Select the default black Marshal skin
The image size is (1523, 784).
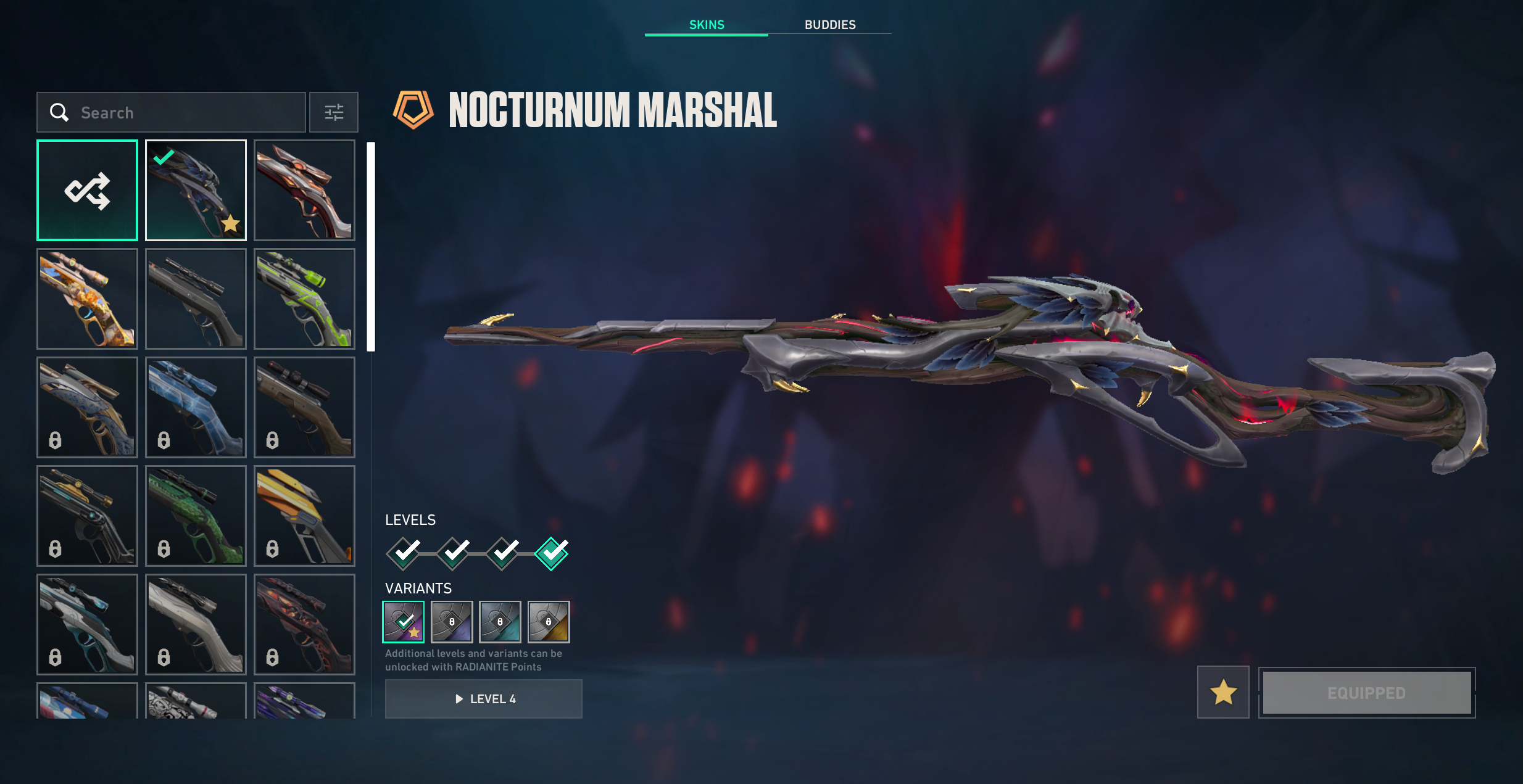coord(196,299)
